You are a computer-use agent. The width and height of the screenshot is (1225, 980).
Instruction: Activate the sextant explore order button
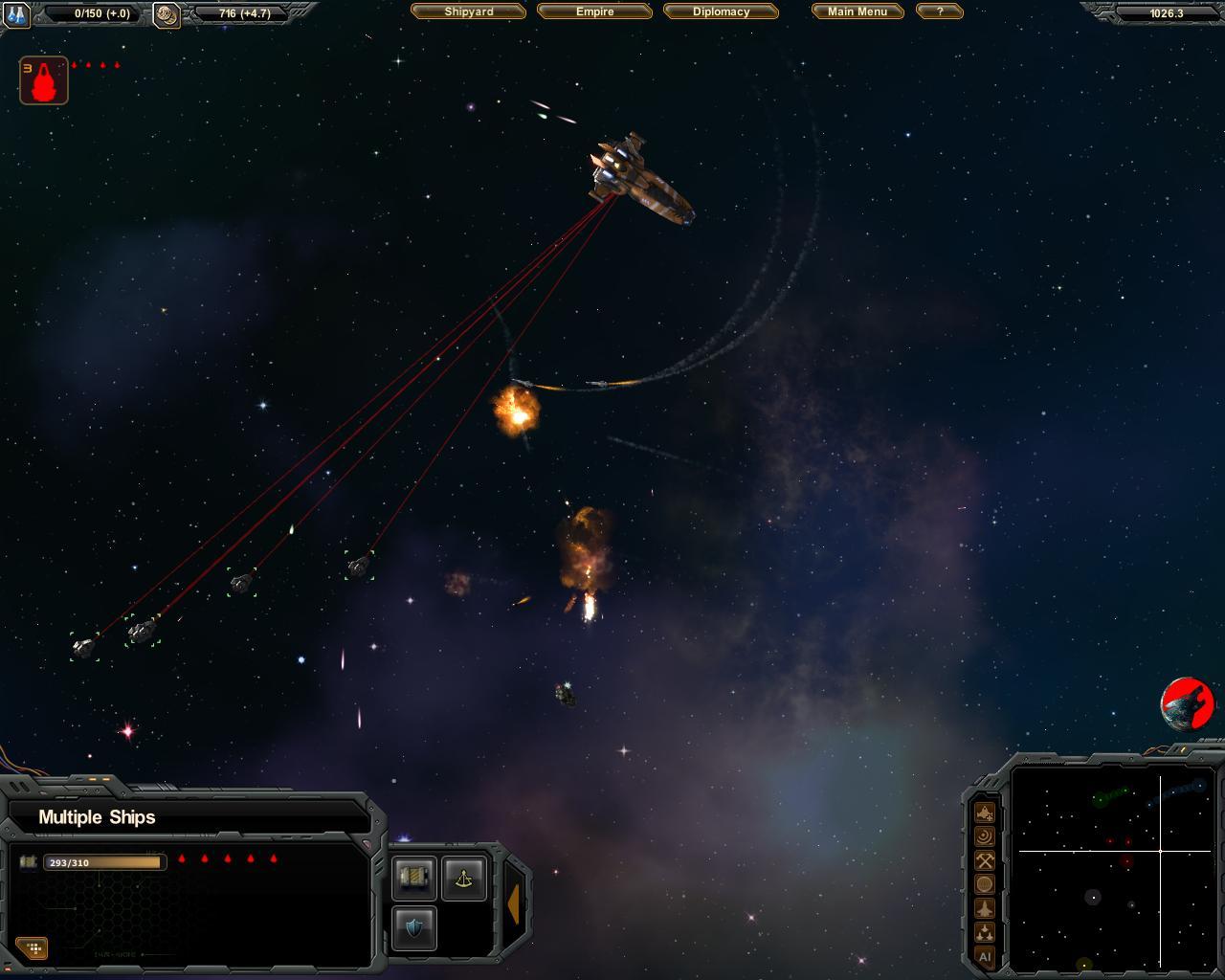tap(464, 878)
